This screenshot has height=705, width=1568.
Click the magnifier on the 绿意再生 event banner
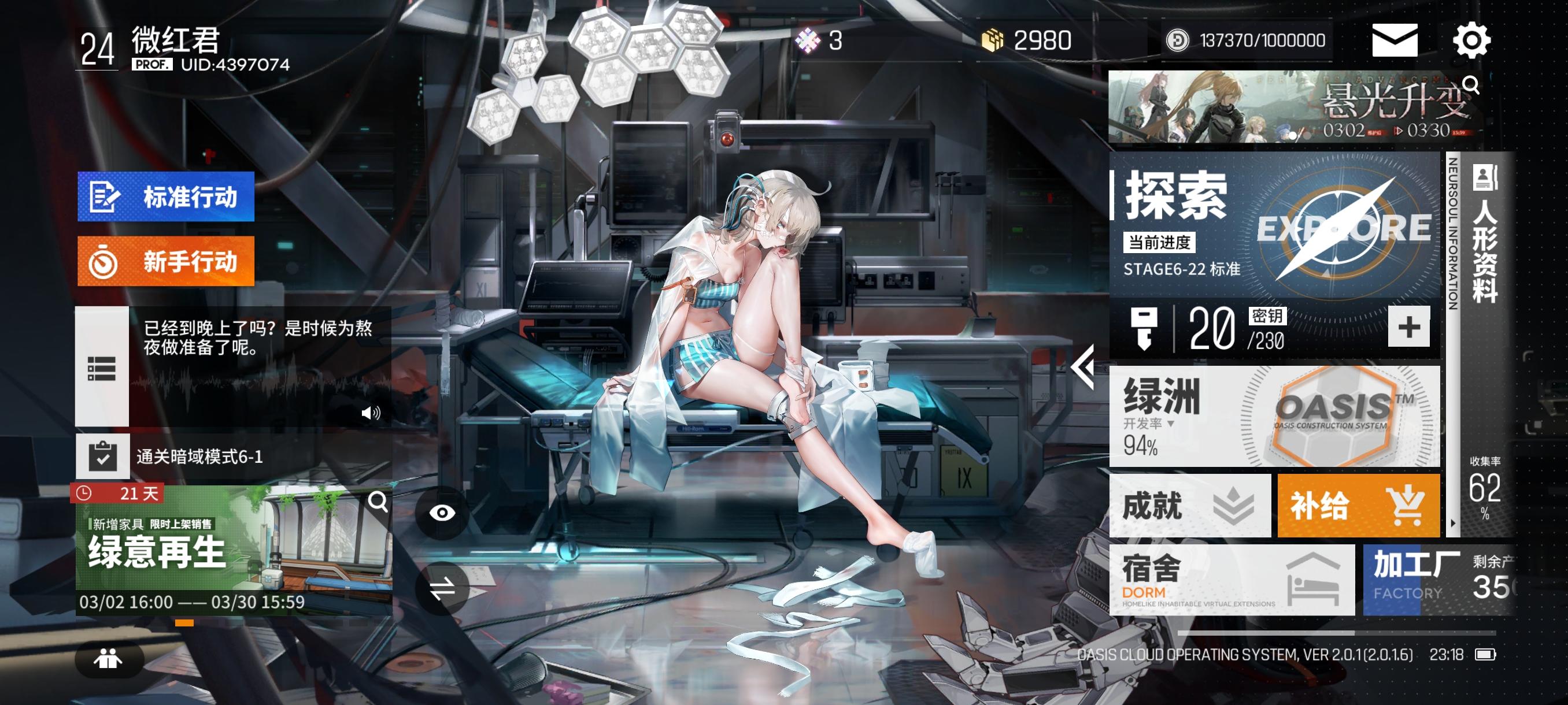(x=378, y=502)
